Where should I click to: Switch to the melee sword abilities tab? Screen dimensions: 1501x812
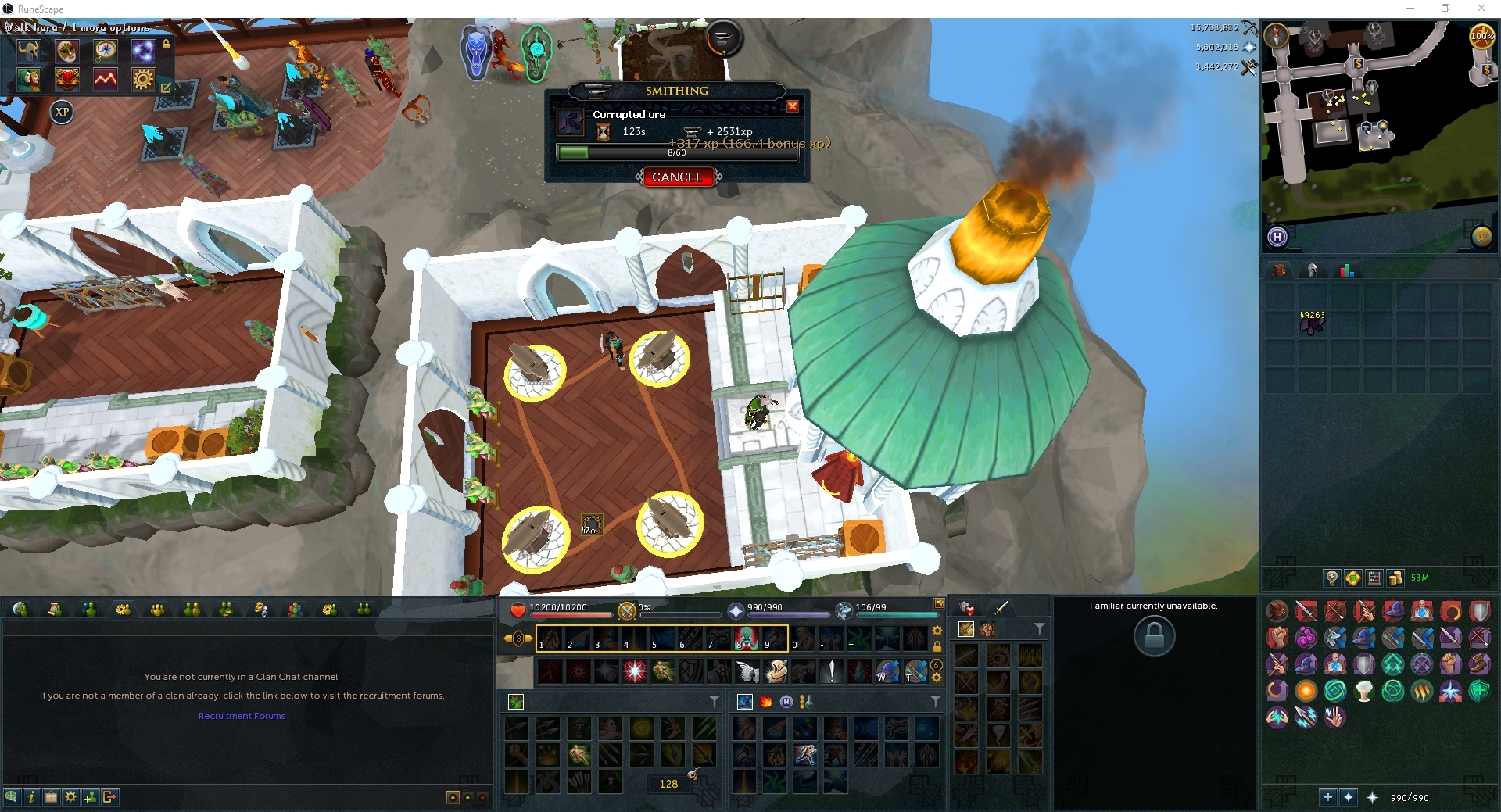(x=1001, y=608)
